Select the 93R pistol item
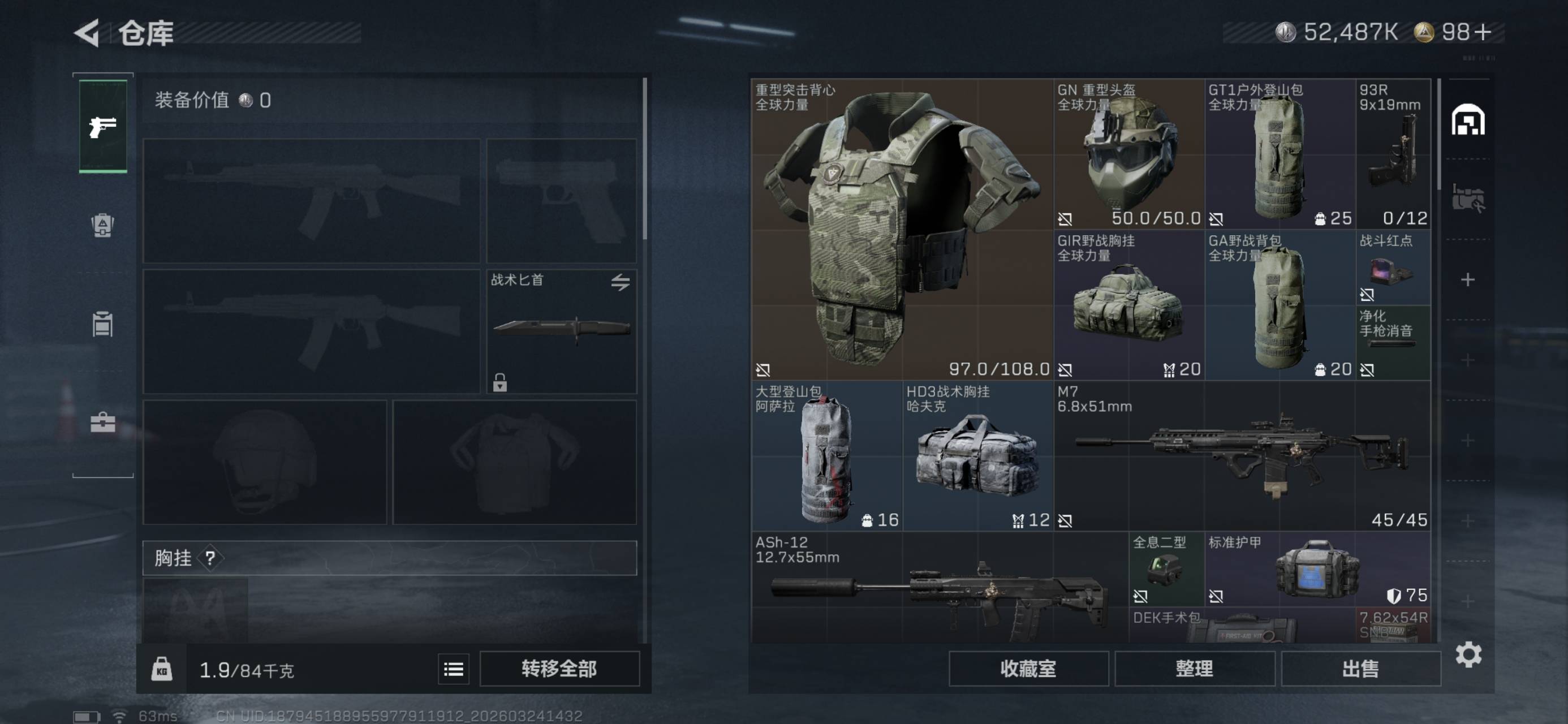 [x=1393, y=154]
